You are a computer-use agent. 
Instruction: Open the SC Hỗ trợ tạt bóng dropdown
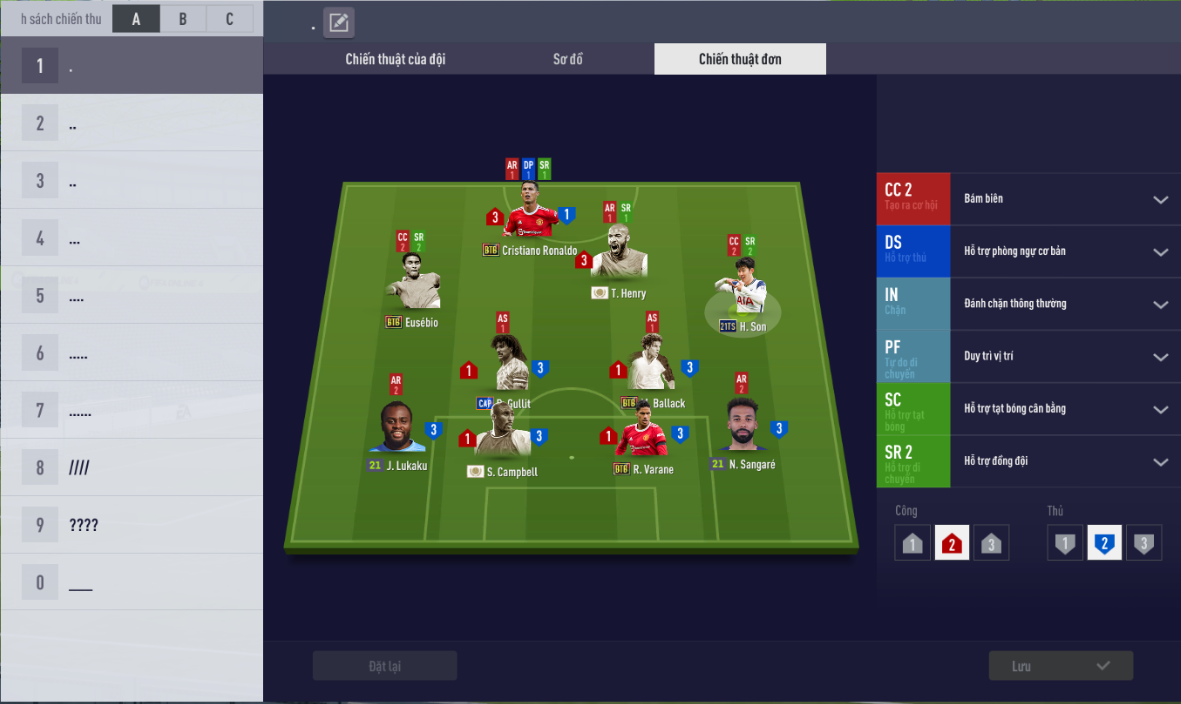pos(1160,409)
